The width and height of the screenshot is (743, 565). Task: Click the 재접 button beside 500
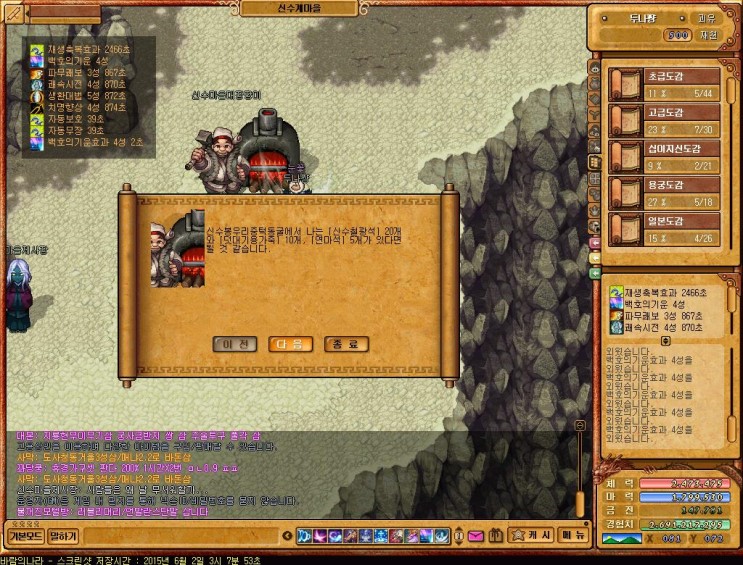(x=708, y=34)
